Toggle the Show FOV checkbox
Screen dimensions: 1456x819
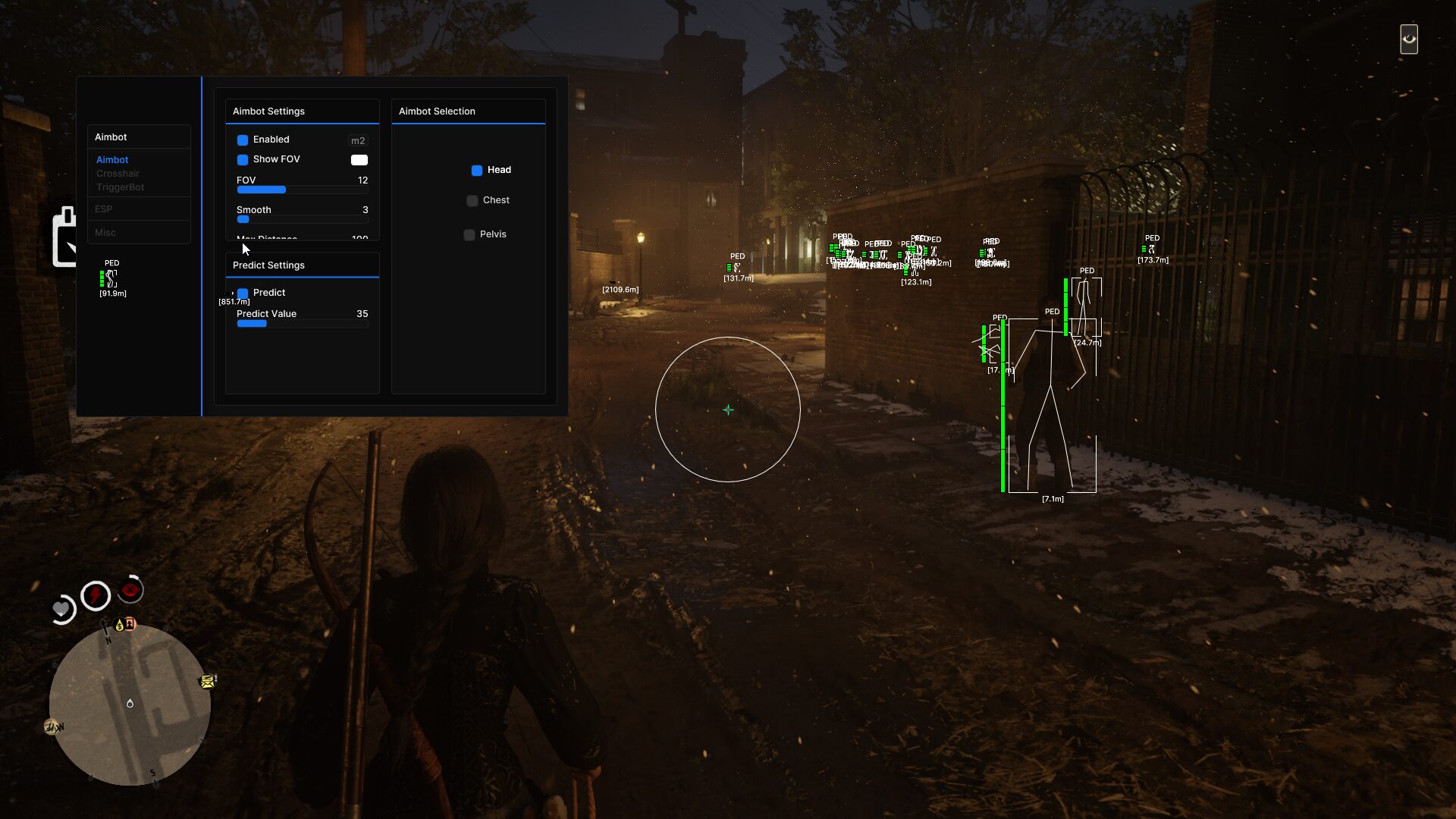[x=243, y=160]
